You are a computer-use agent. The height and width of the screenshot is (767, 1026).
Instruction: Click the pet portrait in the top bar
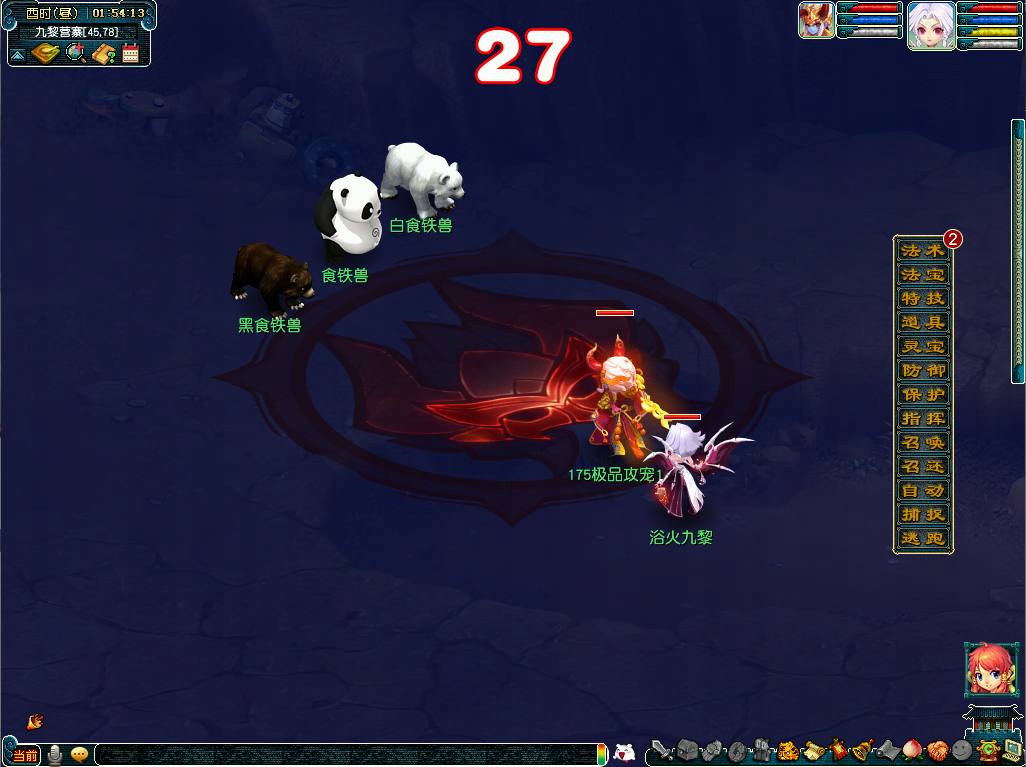tap(816, 20)
